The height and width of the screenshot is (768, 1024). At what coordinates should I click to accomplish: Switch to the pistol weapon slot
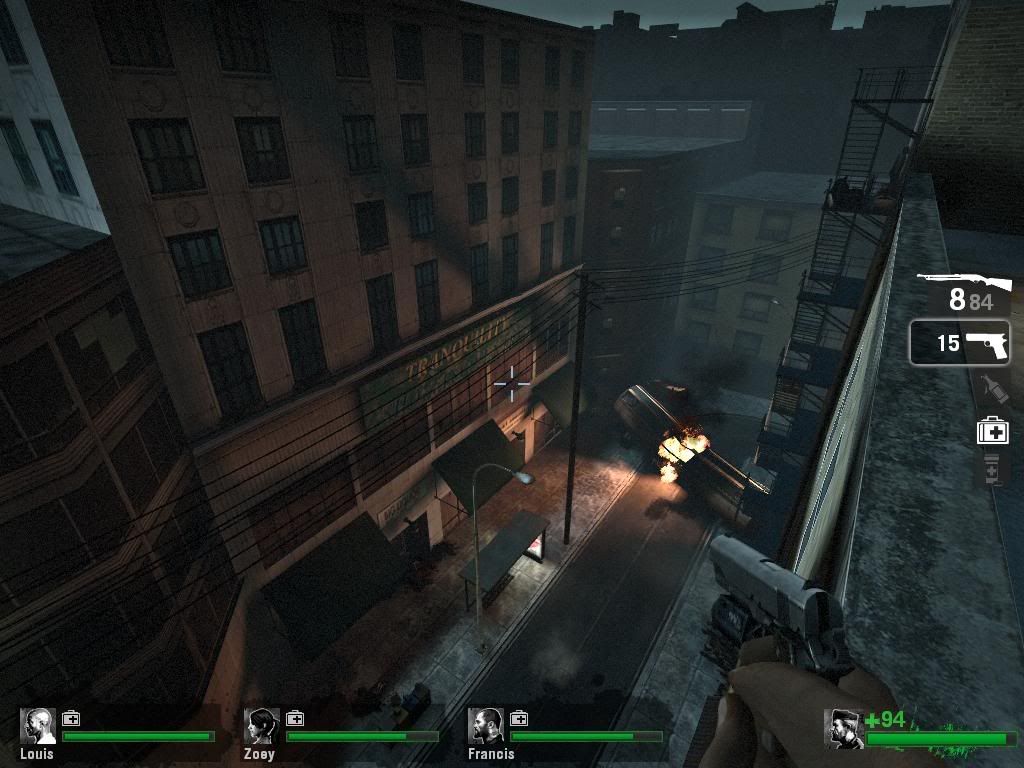pyautogui.click(x=960, y=343)
